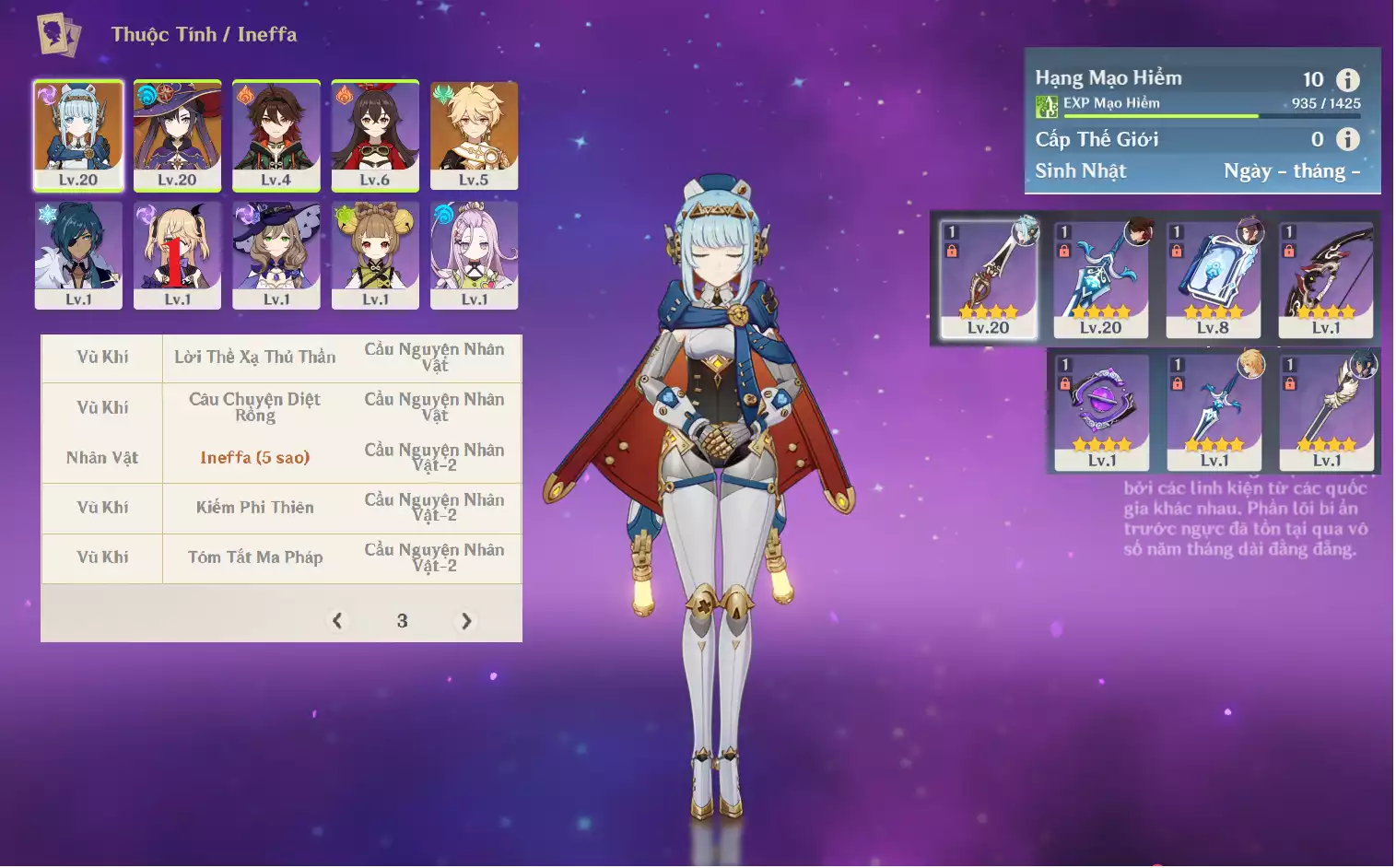
Task: Choose the white-winged polearm equipped by Kaeya
Action: [1326, 411]
